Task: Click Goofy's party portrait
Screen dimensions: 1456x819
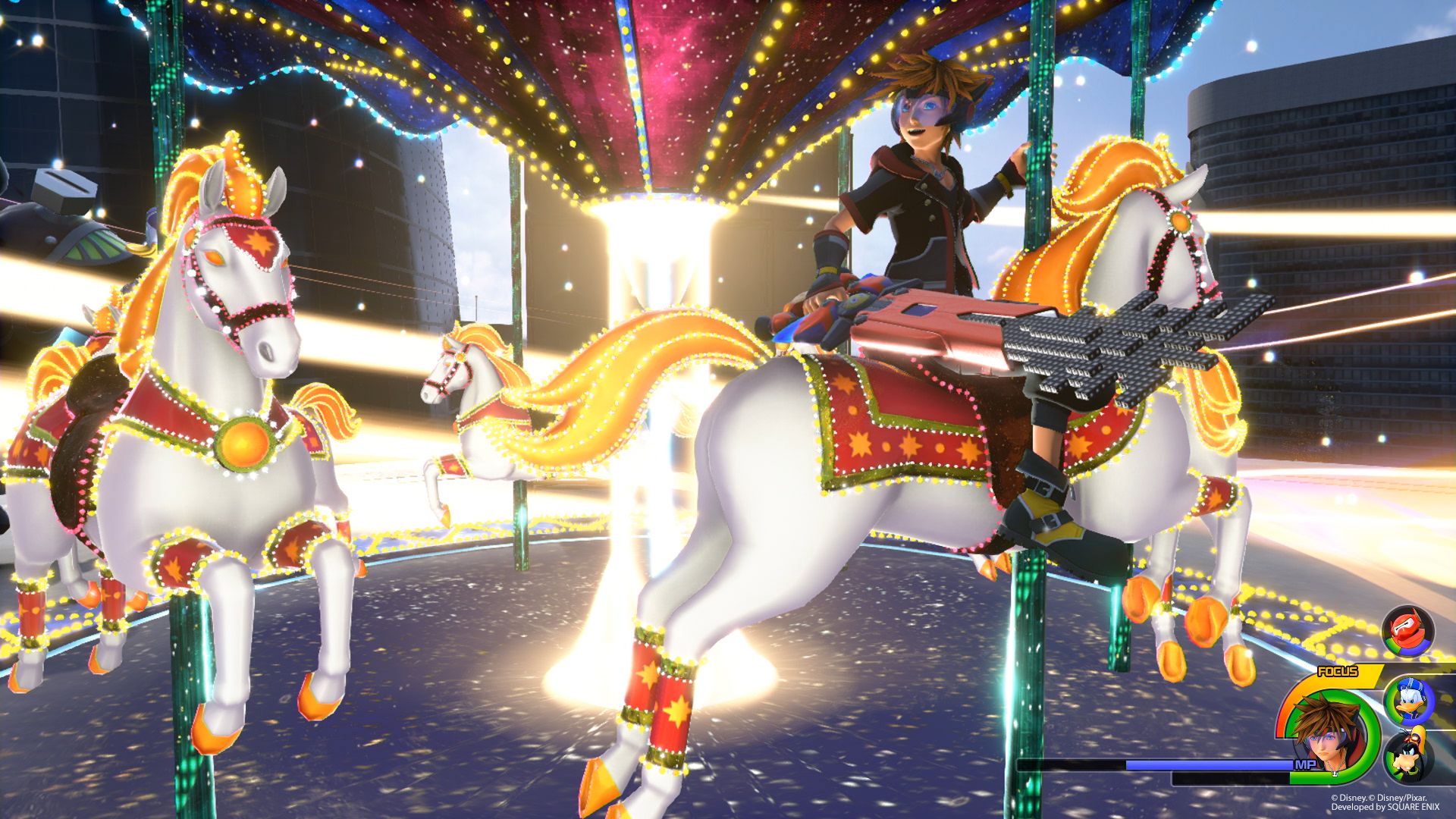Action: click(1408, 756)
